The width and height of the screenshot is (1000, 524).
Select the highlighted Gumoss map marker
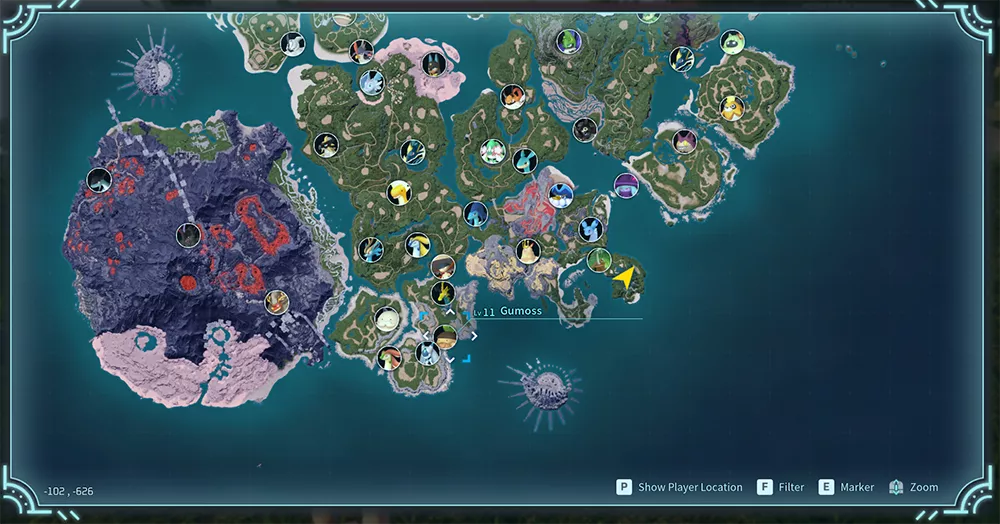pyautogui.click(x=446, y=336)
